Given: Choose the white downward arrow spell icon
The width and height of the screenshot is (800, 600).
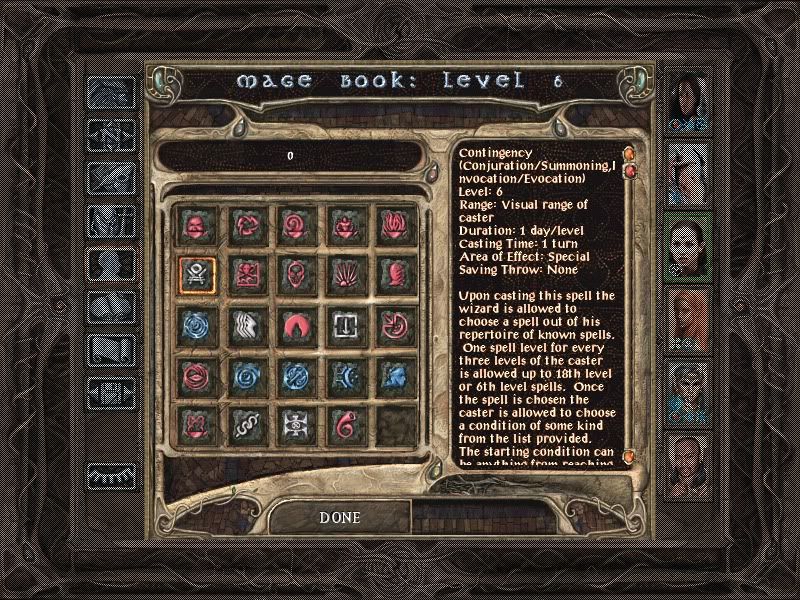Looking at the screenshot, I should pyautogui.click(x=343, y=323).
